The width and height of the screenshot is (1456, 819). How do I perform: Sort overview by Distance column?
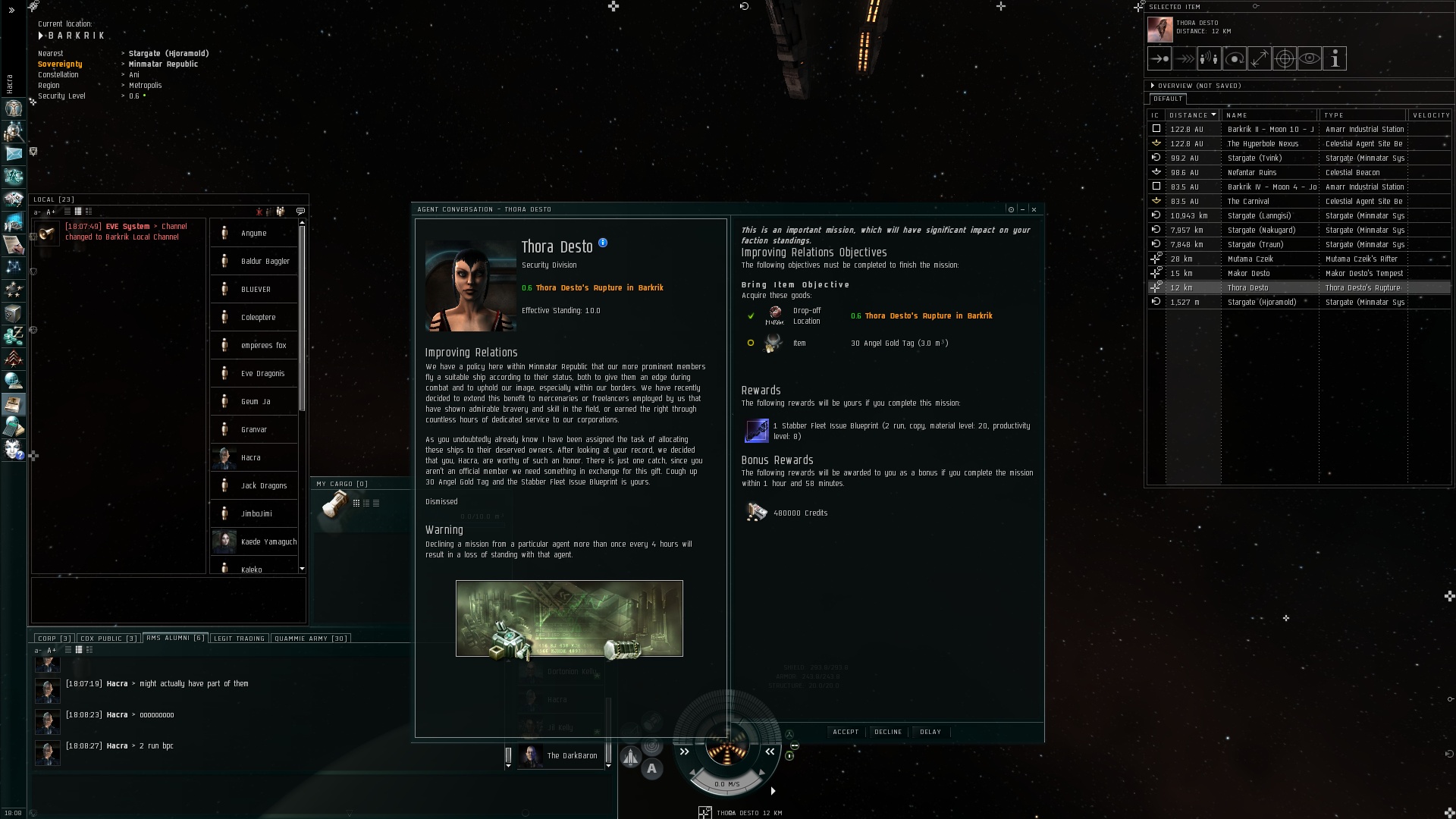[1189, 115]
